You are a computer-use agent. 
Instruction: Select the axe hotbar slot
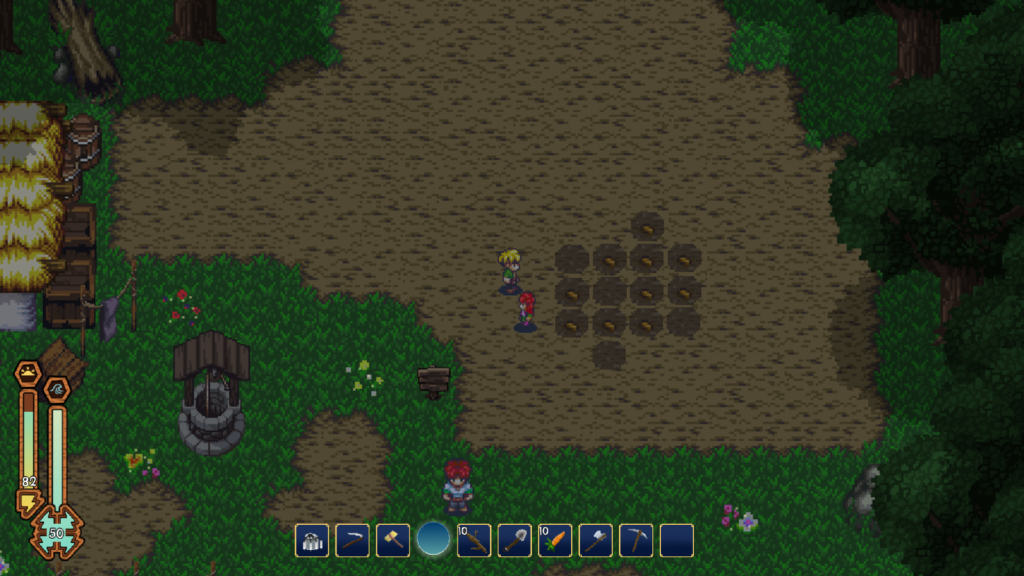pyautogui.click(x=595, y=541)
